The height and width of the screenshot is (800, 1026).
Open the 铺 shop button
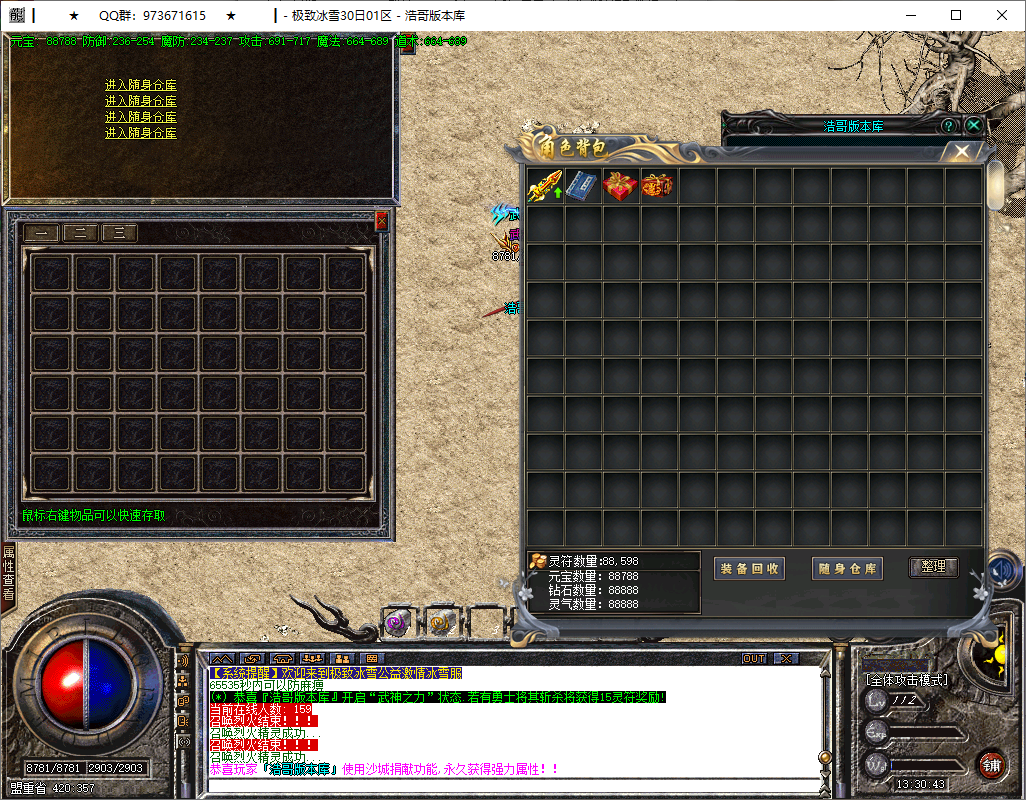point(991,766)
